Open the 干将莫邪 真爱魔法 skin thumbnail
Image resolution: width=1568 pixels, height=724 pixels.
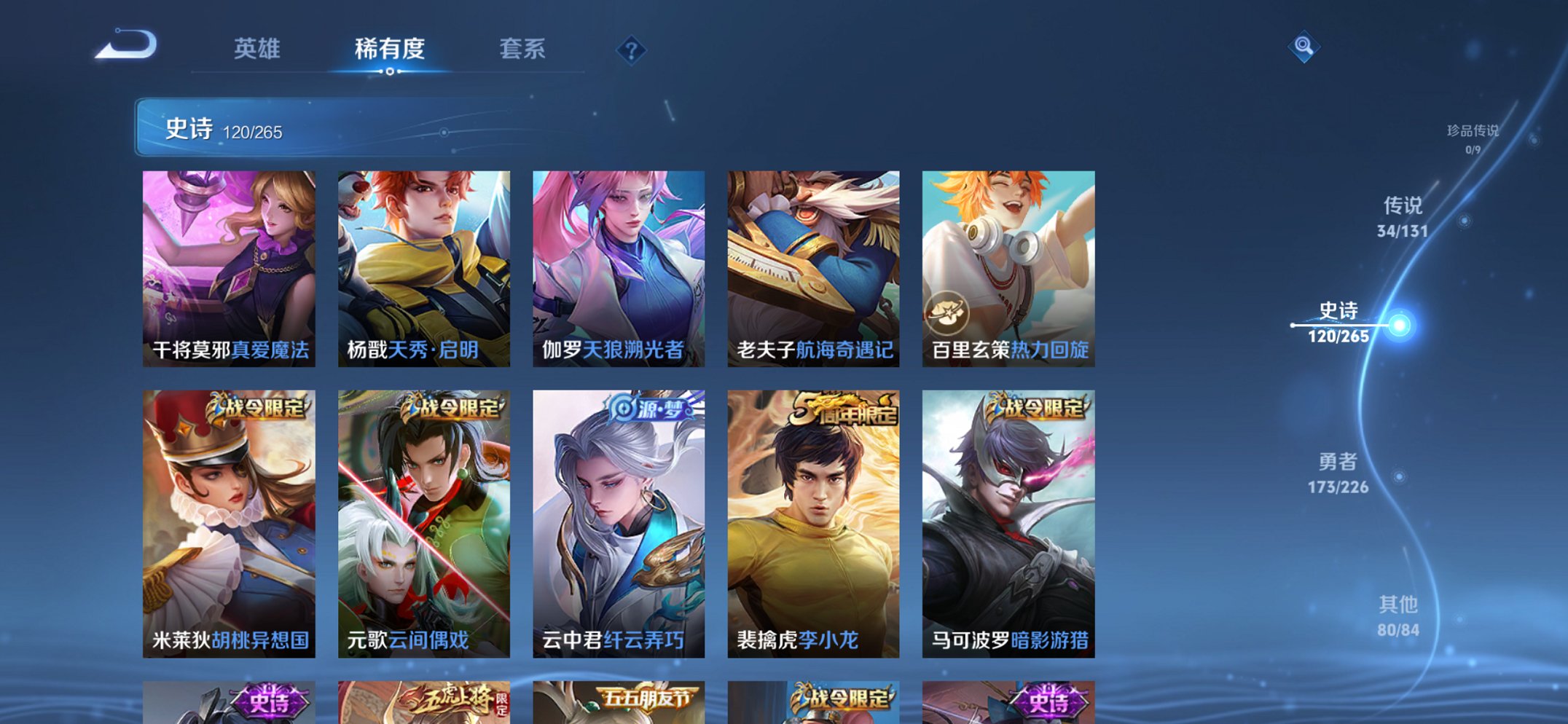[230, 262]
